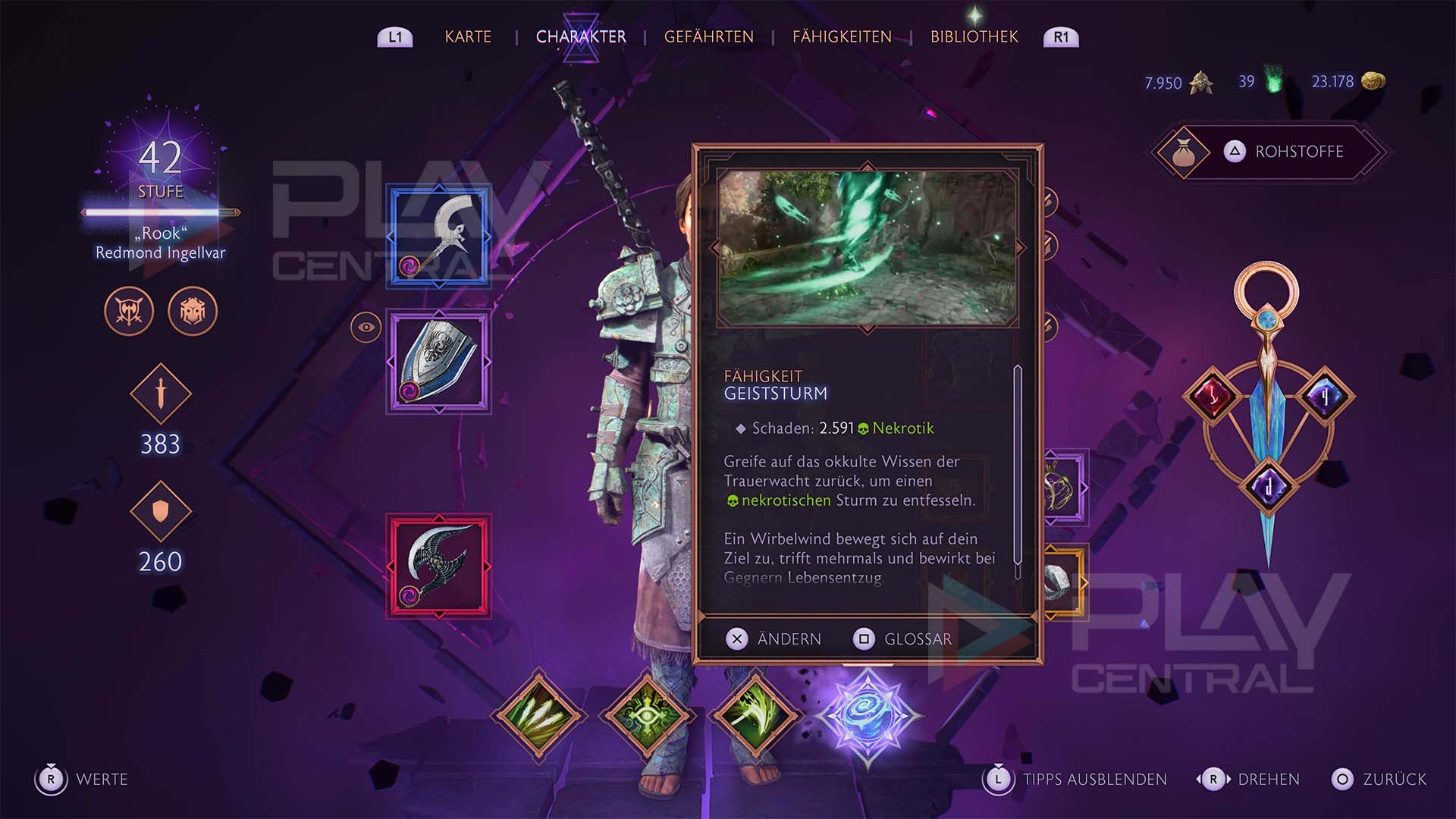Switch to the Karte tab
The height and width of the screenshot is (819, 1456).
(468, 36)
